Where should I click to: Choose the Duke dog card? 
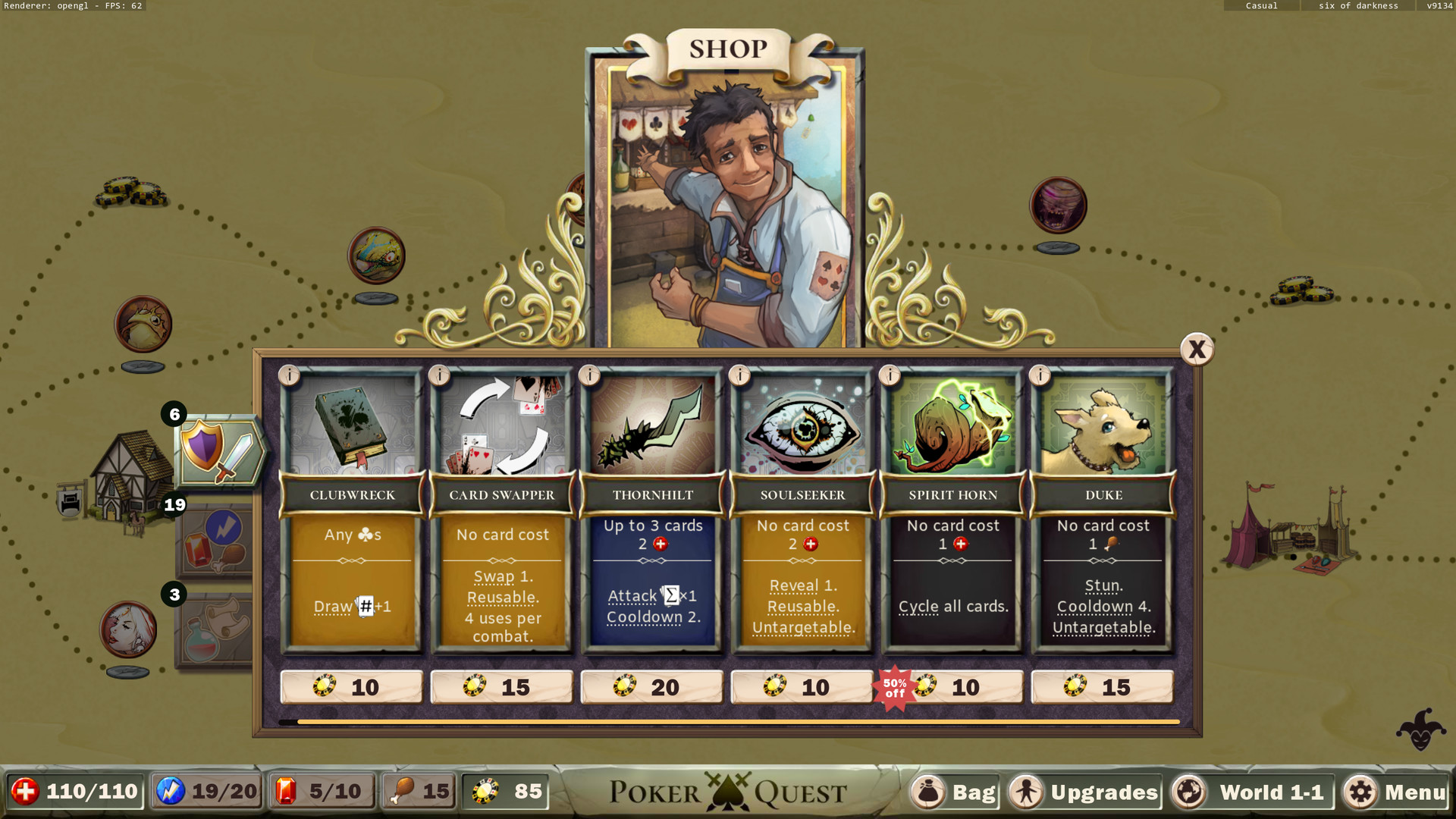(1103, 510)
